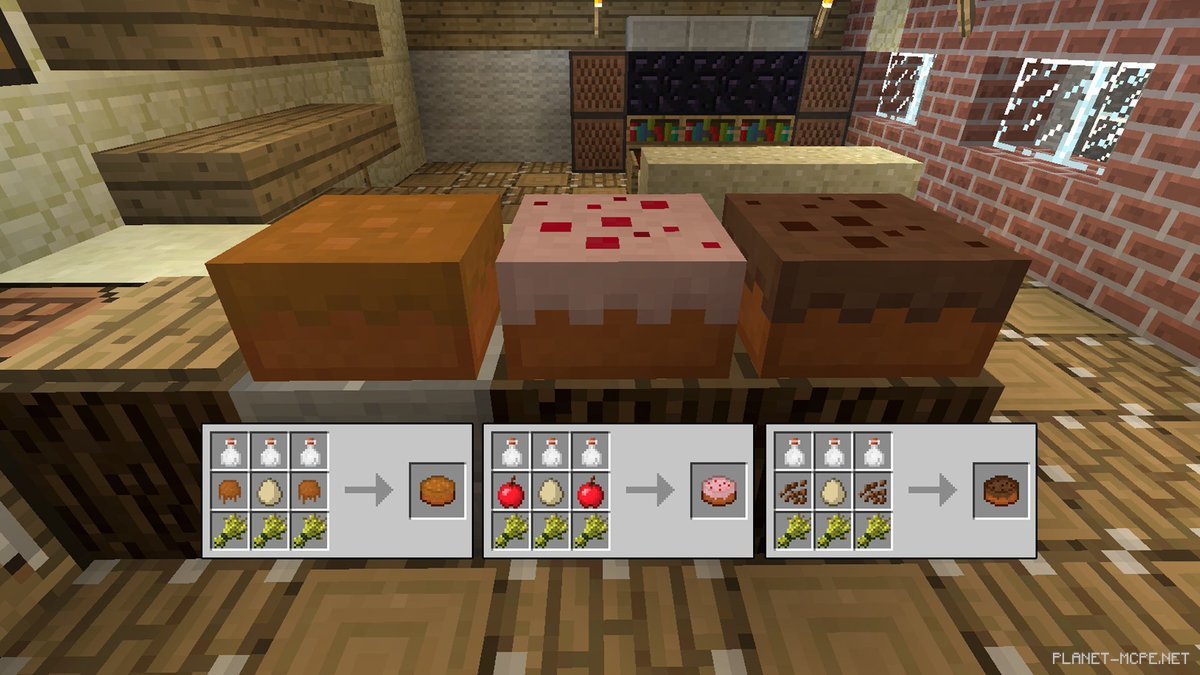This screenshot has width=1200, height=675.
Task: Select the pink apple cake output slot
Action: coord(718,490)
